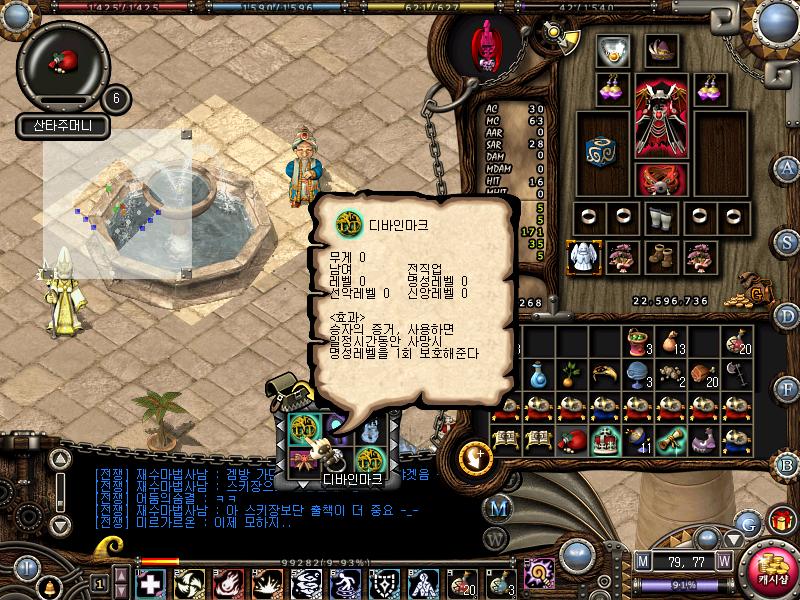Click the round S side button
The image size is (800, 600).
pos(789,241)
